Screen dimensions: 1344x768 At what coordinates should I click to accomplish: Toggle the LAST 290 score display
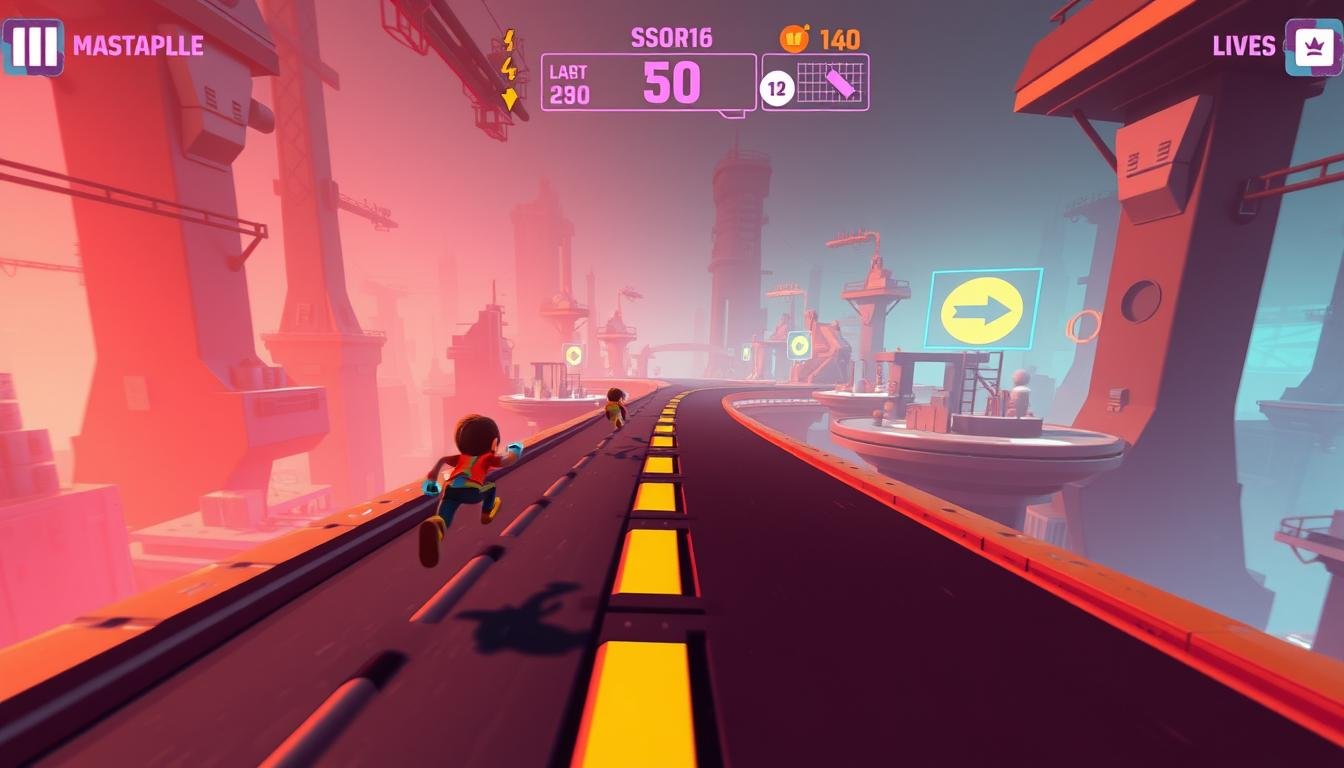pyautogui.click(x=567, y=82)
